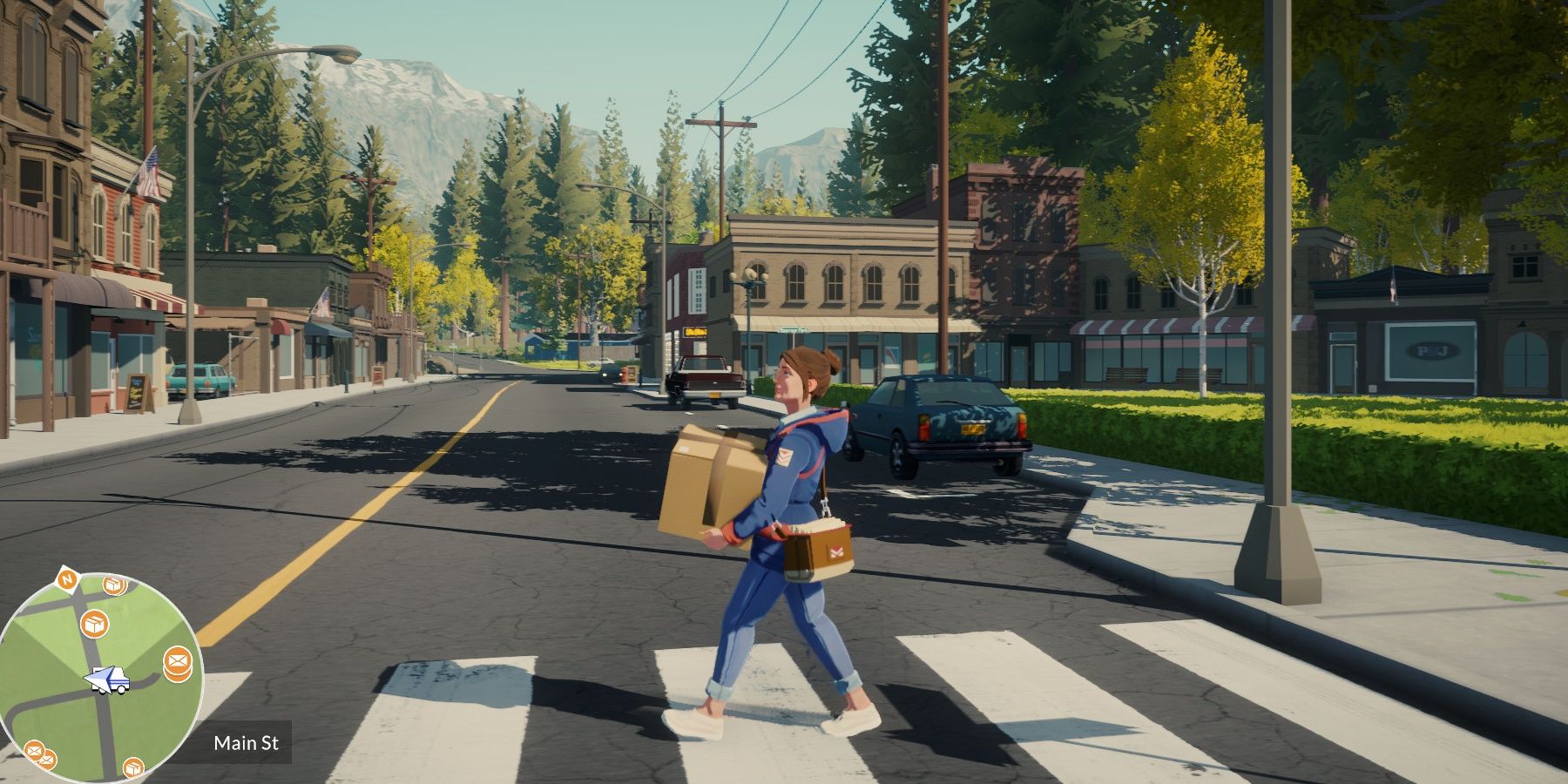Select the second envelope icon in the bottom-left cluster
Image resolution: width=1568 pixels, height=784 pixels.
pyautogui.click(x=49, y=760)
